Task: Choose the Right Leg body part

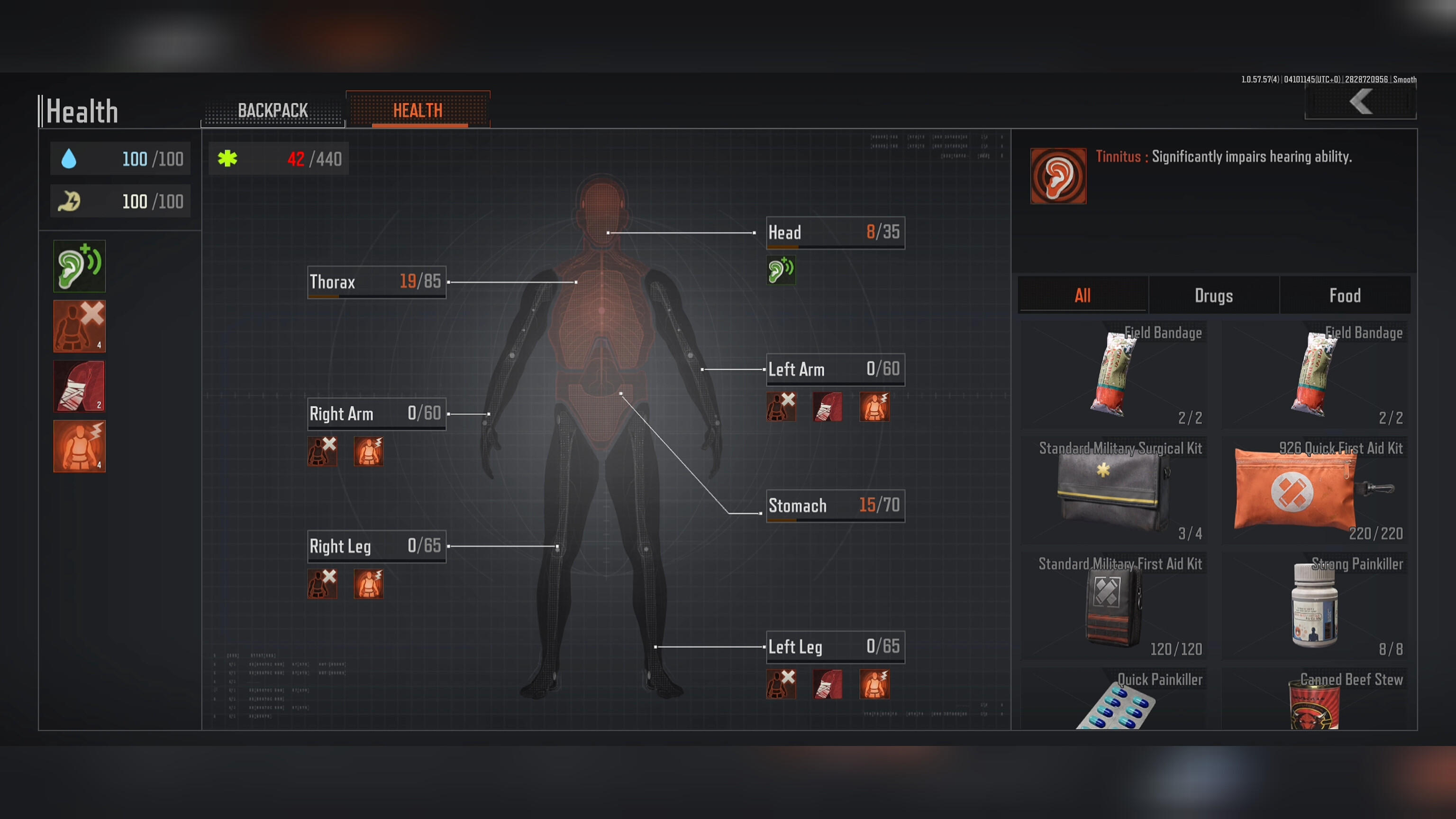Action: [x=376, y=546]
